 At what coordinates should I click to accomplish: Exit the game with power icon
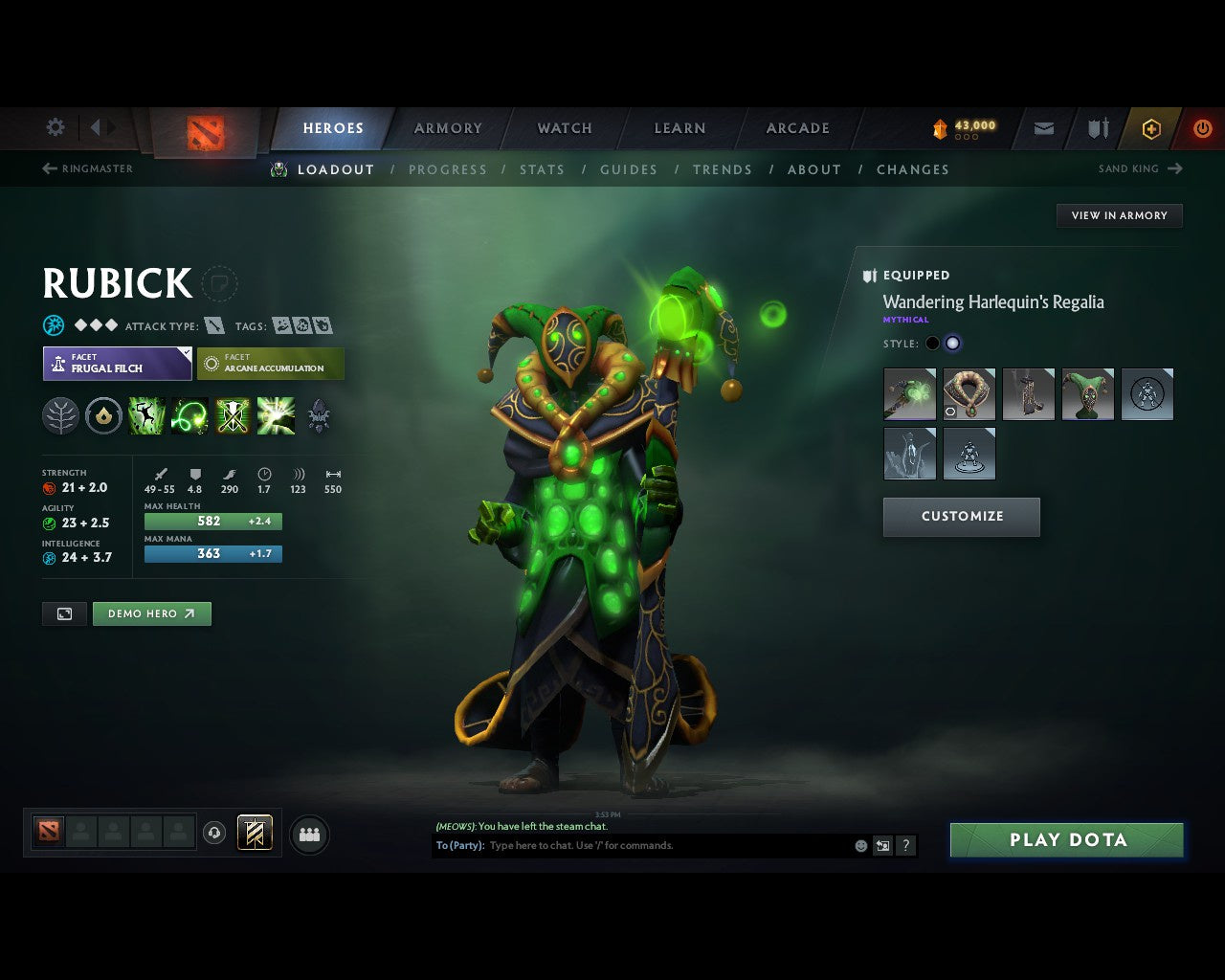pyautogui.click(x=1202, y=128)
